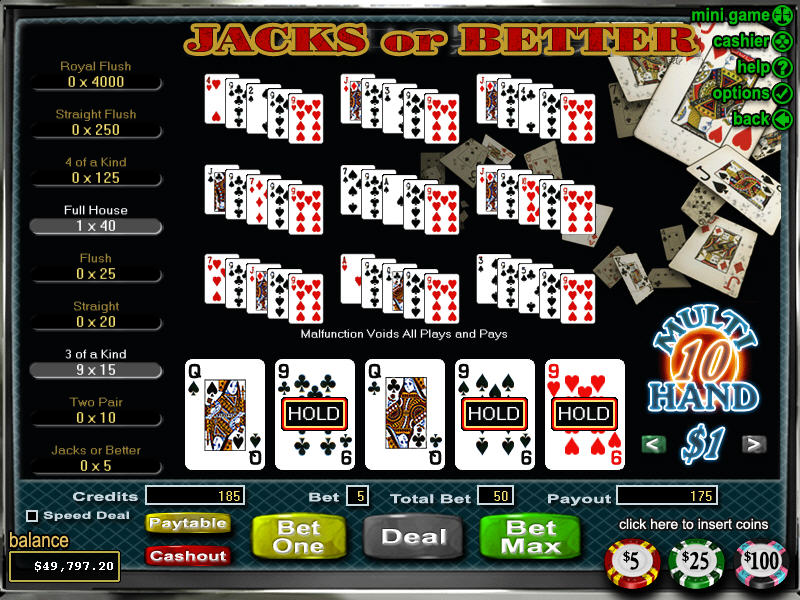This screenshot has height=600, width=800.
Task: Hold the Queen of clubs card
Action: (405, 413)
